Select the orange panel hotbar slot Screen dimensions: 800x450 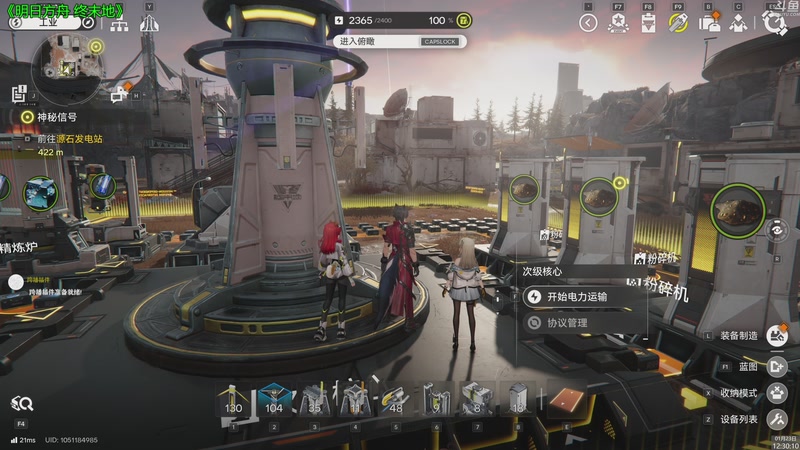click(566, 400)
